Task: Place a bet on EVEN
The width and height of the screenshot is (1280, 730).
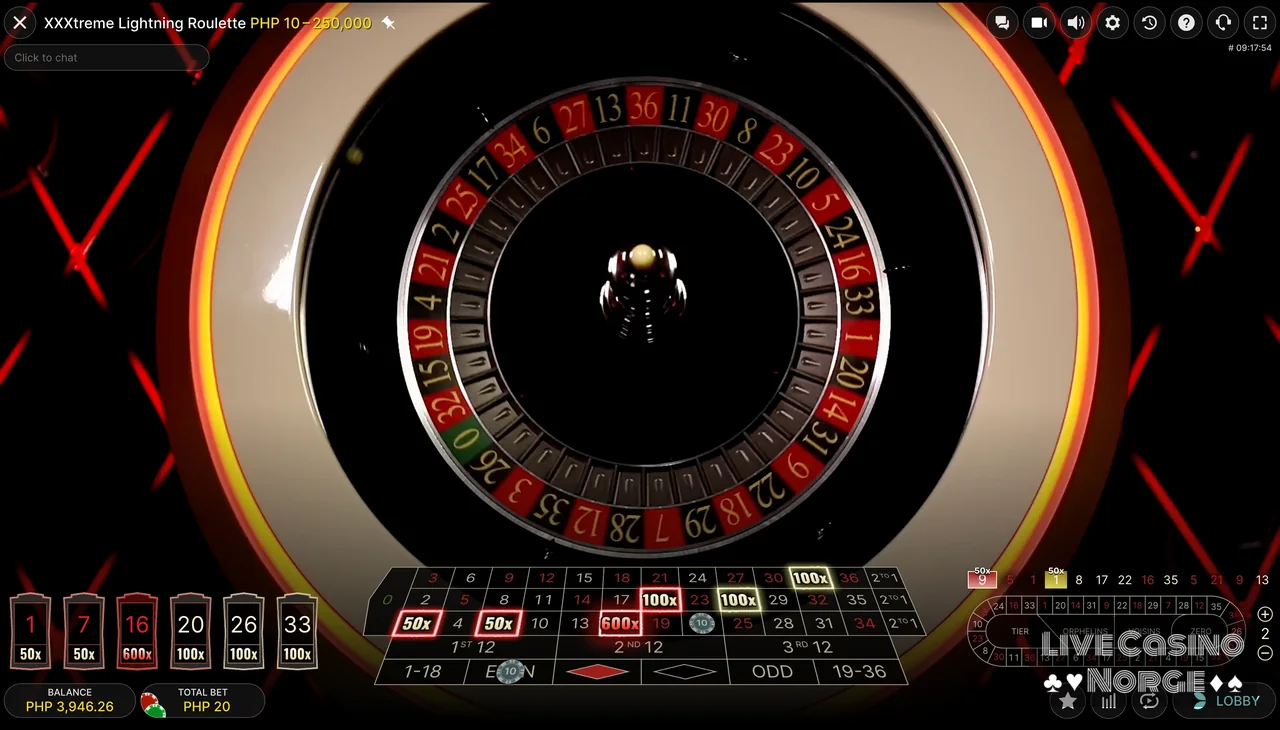Action: coord(510,671)
